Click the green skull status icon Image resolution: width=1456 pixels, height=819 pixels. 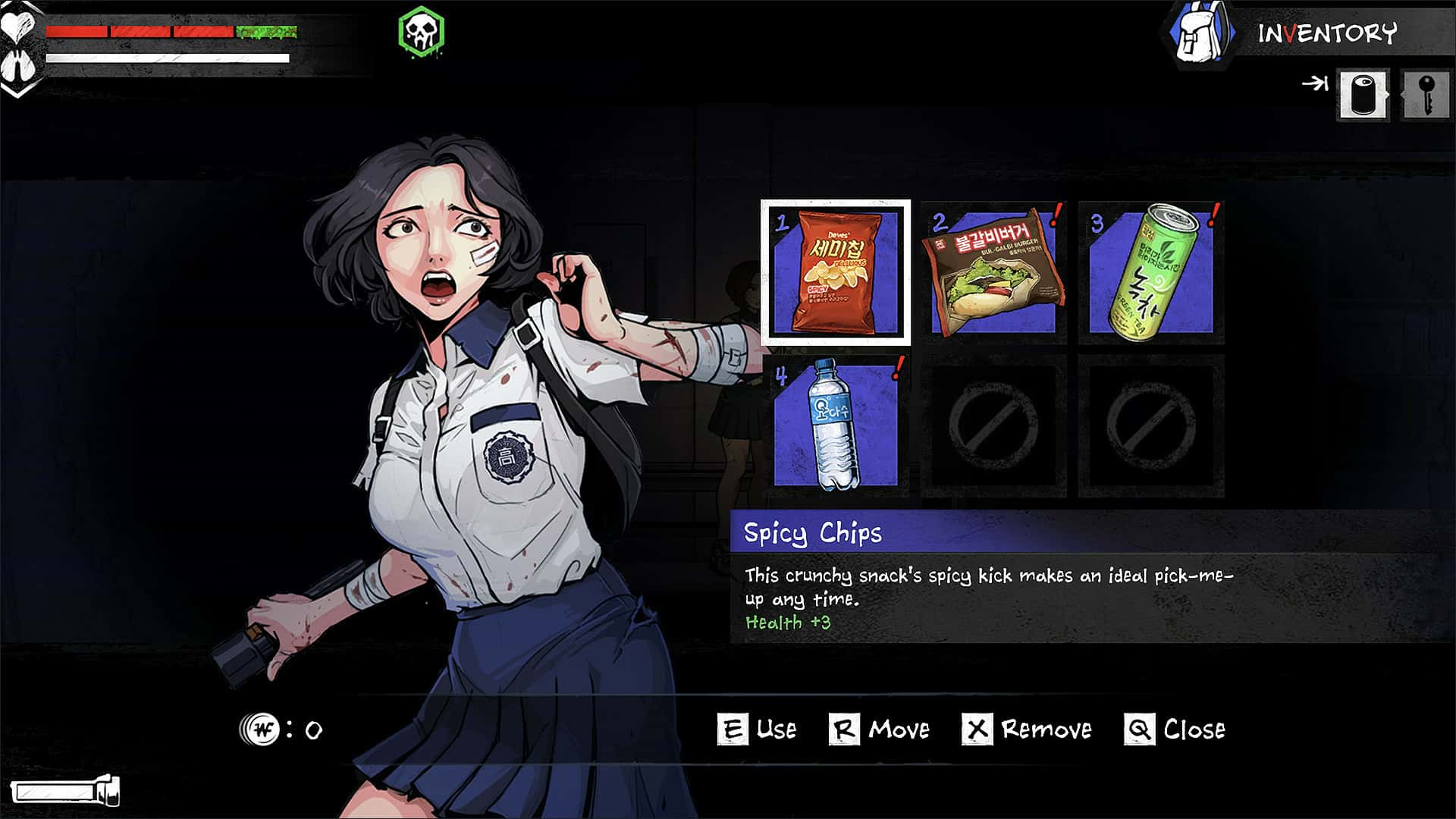(422, 30)
